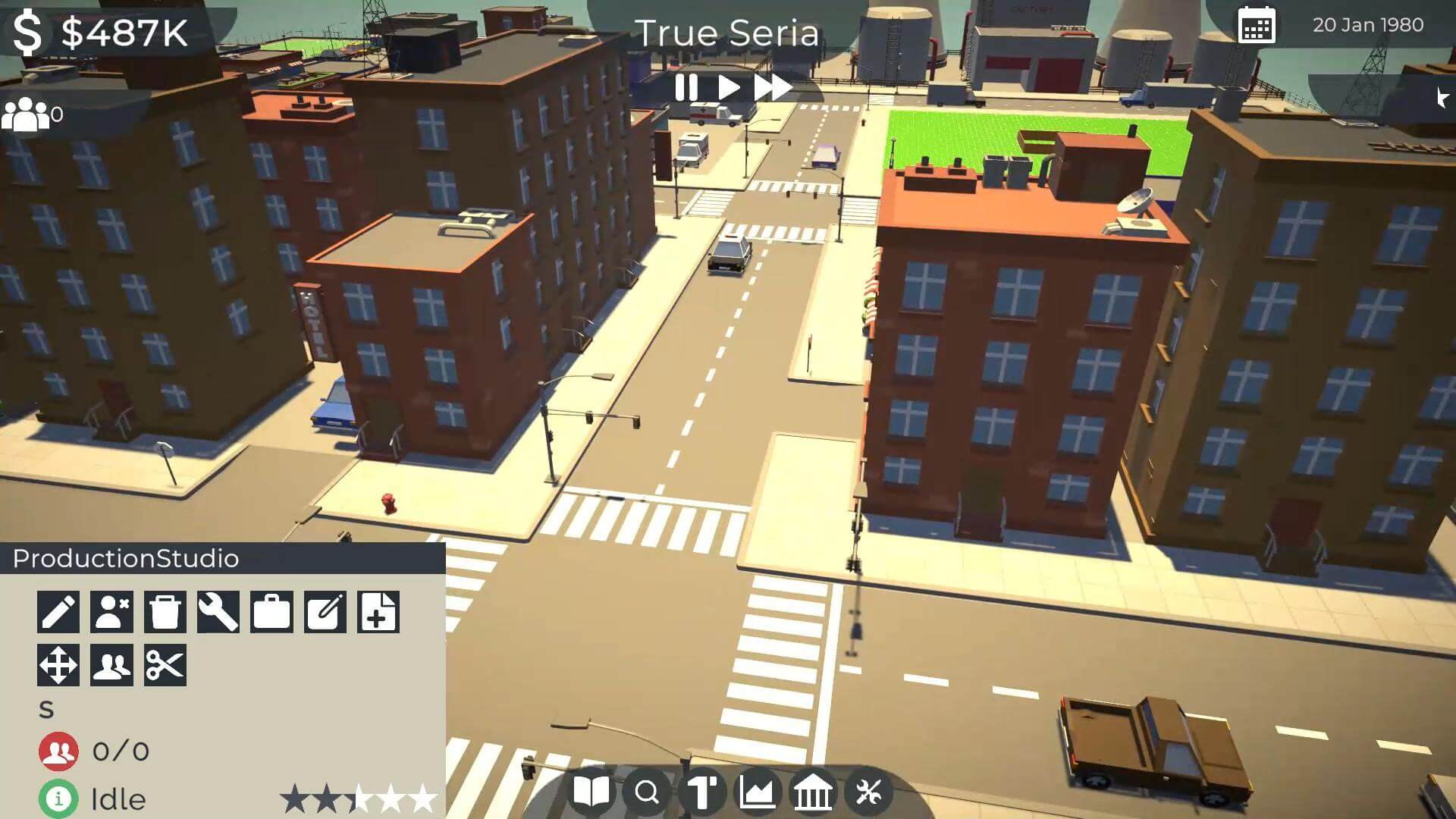Image resolution: width=1456 pixels, height=819 pixels.
Task: Resume the game at normal speed
Action: click(x=729, y=88)
